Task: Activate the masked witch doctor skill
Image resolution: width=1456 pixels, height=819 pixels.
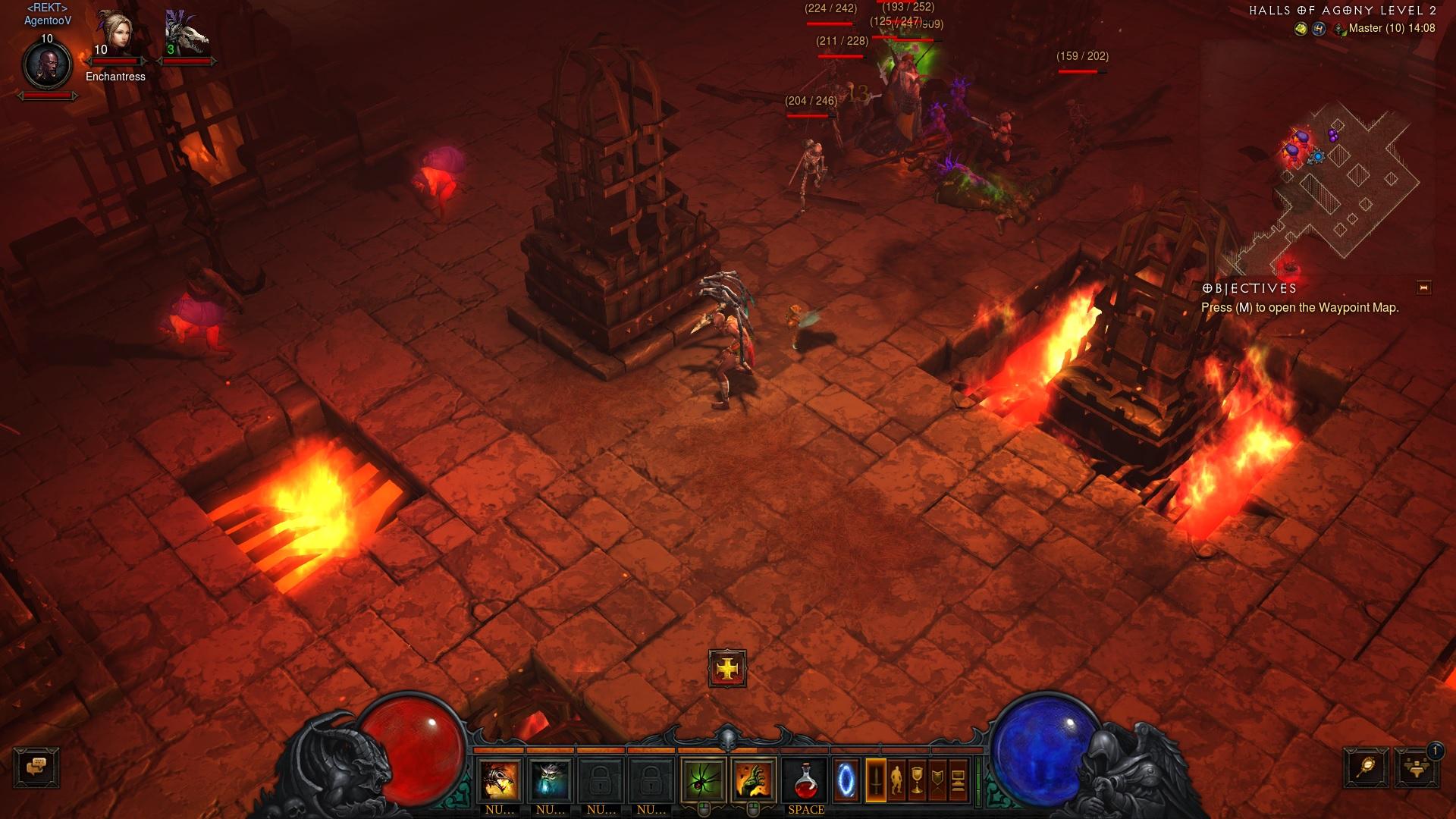Action: pos(500,780)
